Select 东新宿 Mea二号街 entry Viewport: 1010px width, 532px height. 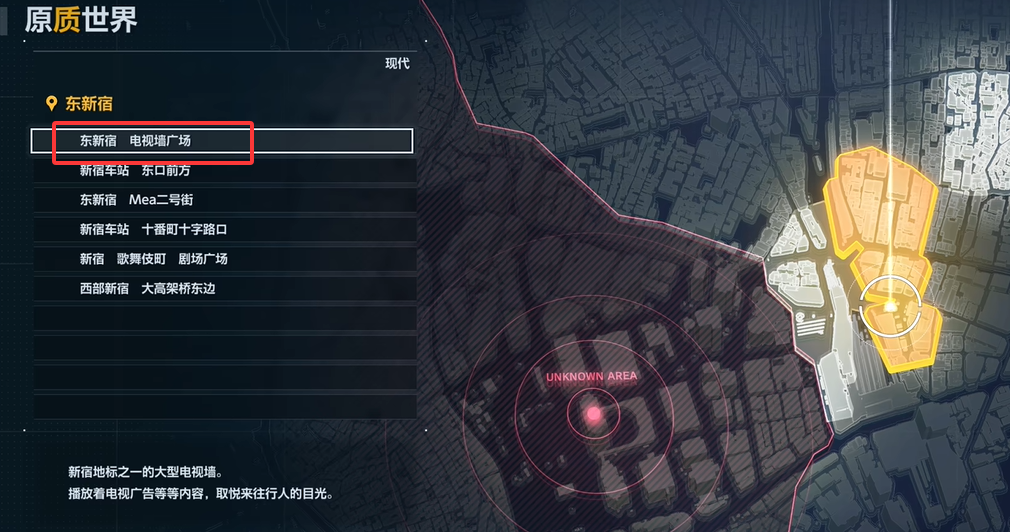[224, 200]
